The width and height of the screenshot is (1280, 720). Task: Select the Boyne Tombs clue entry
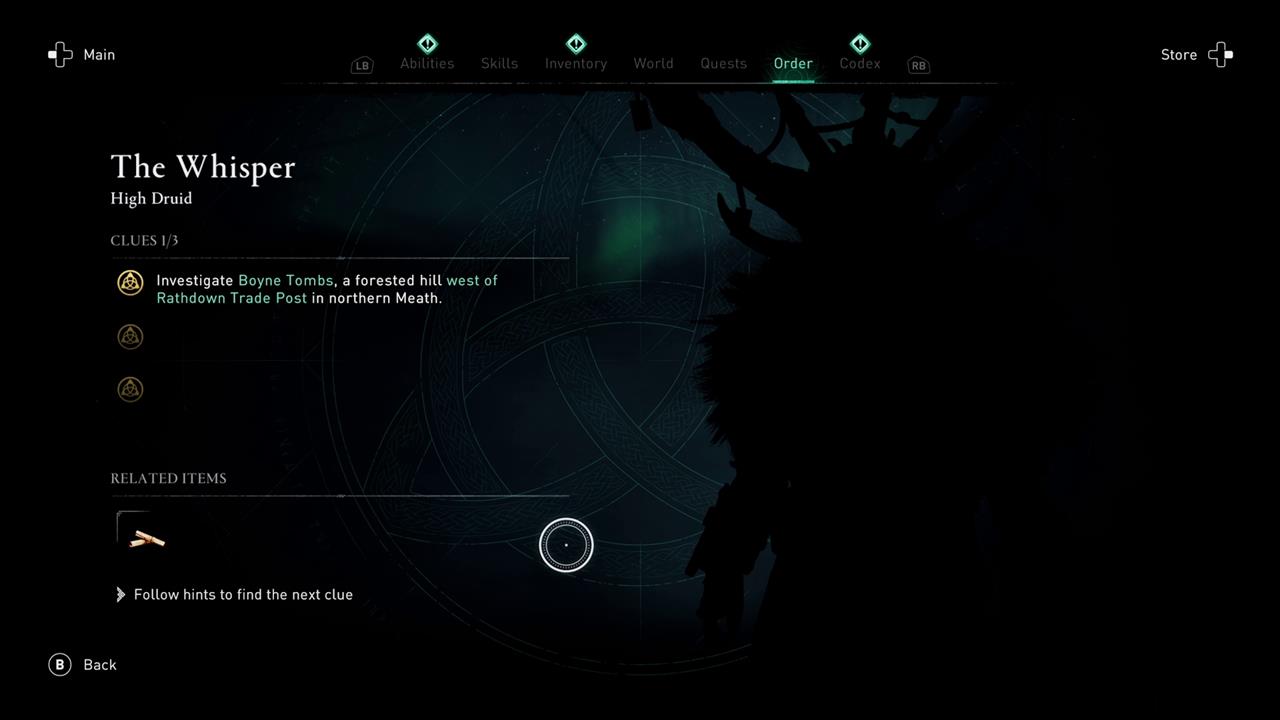pos(326,289)
